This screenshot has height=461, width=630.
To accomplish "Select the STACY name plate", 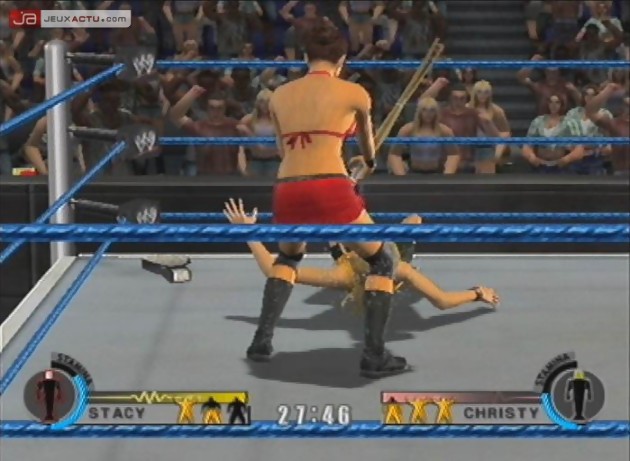I will pyautogui.click(x=116, y=411).
